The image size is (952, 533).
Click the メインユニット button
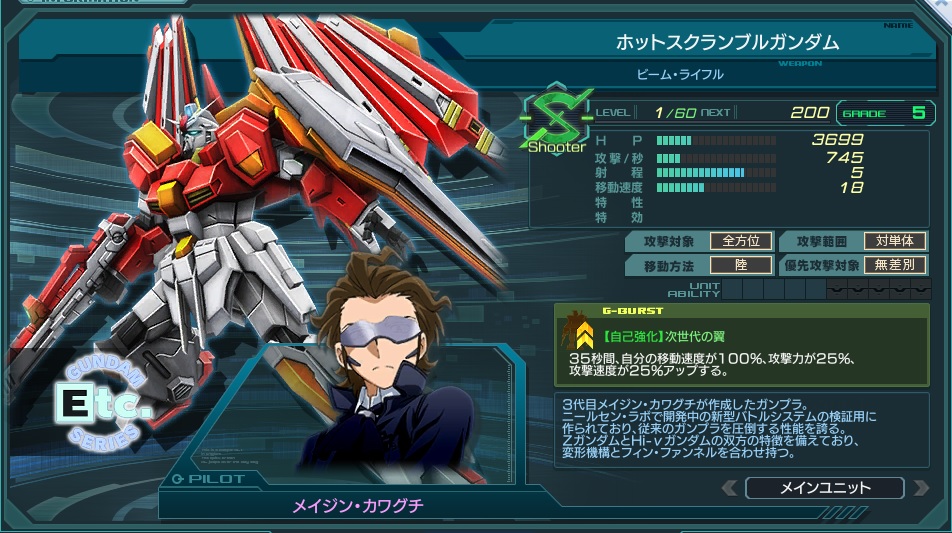click(824, 488)
